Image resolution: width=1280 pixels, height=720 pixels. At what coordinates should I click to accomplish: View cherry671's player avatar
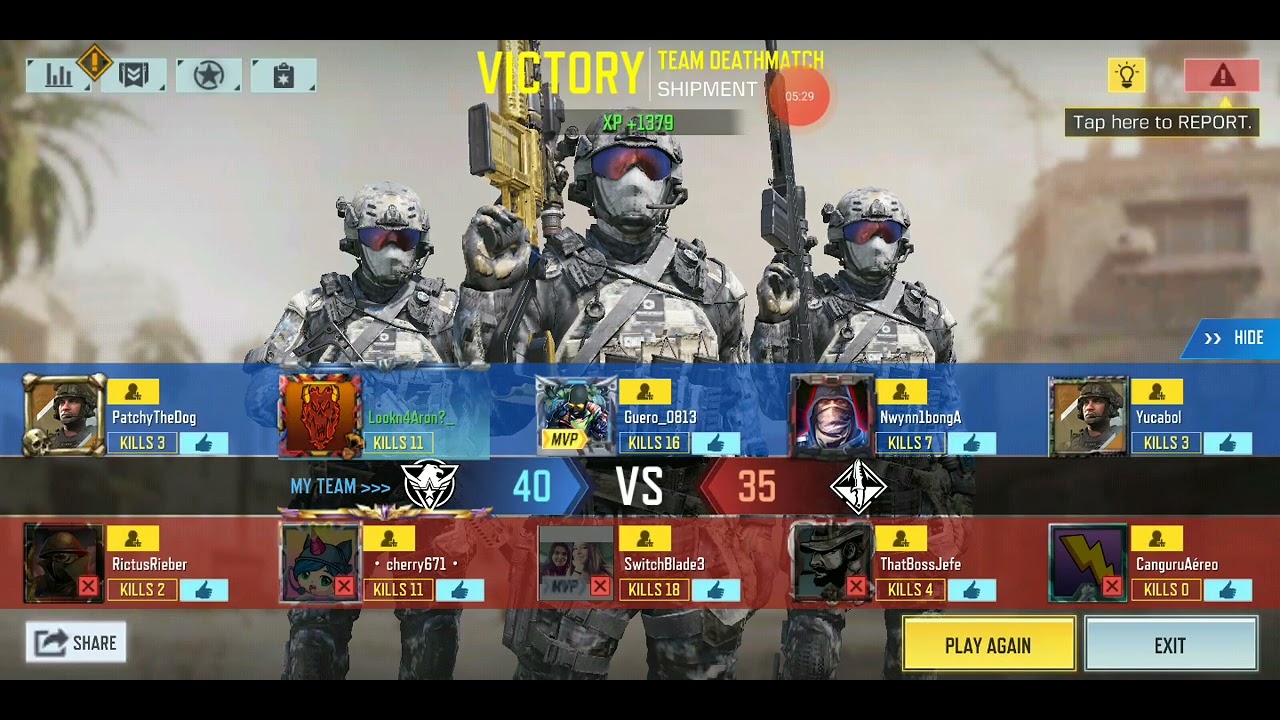pyautogui.click(x=320, y=564)
